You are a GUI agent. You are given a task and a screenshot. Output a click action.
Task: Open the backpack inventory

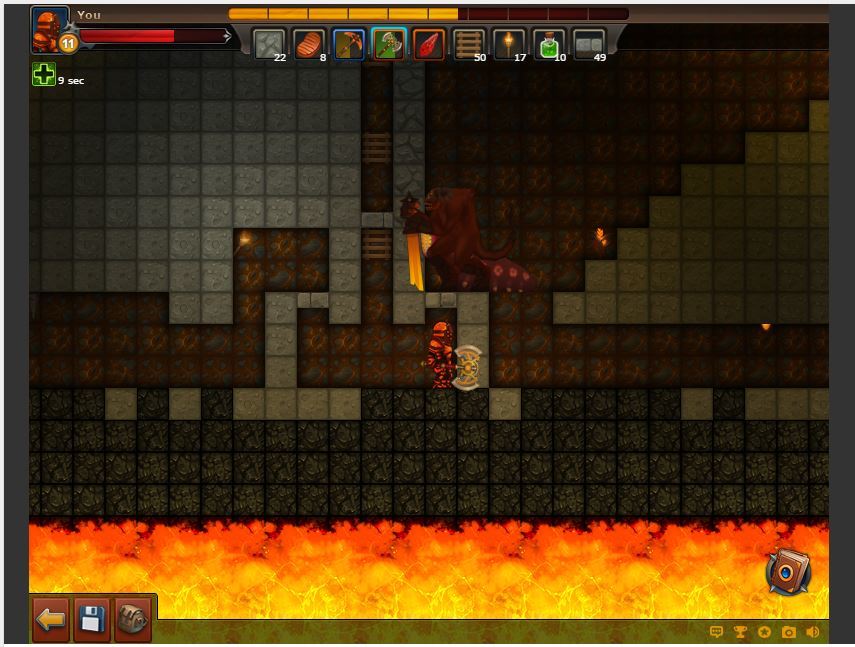(132, 619)
